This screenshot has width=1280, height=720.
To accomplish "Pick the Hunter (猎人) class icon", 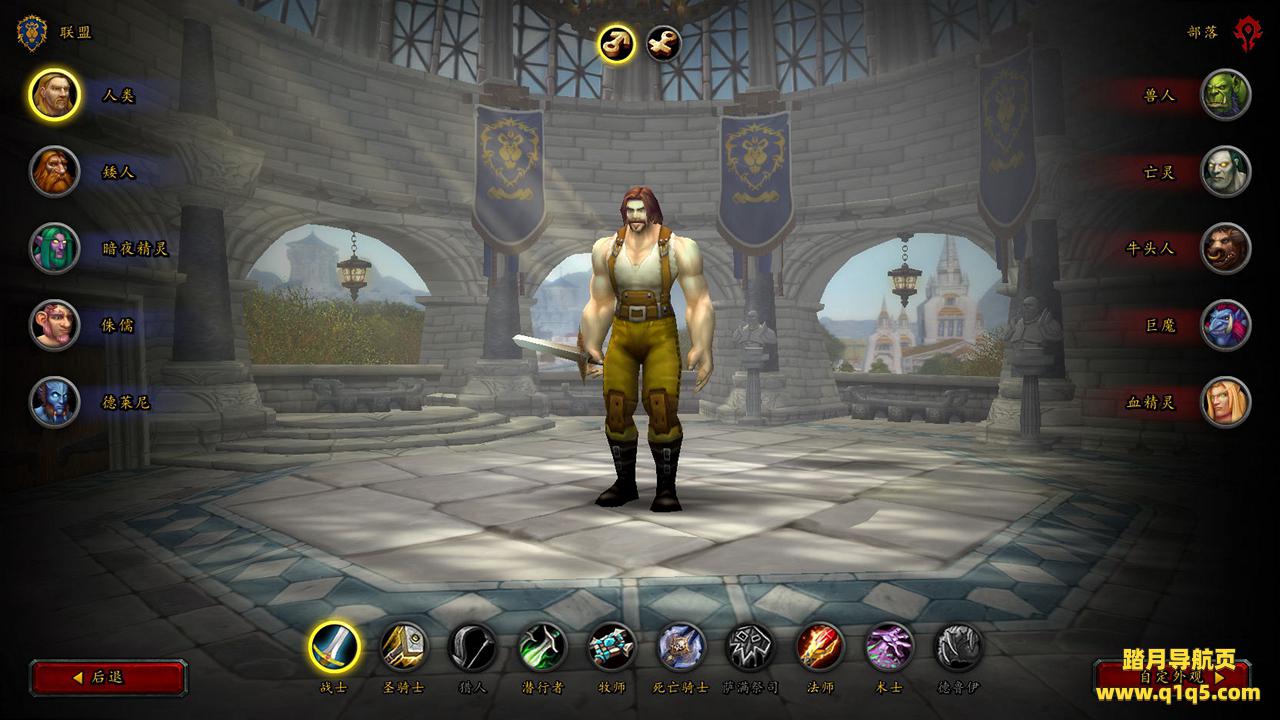I will pyautogui.click(x=473, y=647).
